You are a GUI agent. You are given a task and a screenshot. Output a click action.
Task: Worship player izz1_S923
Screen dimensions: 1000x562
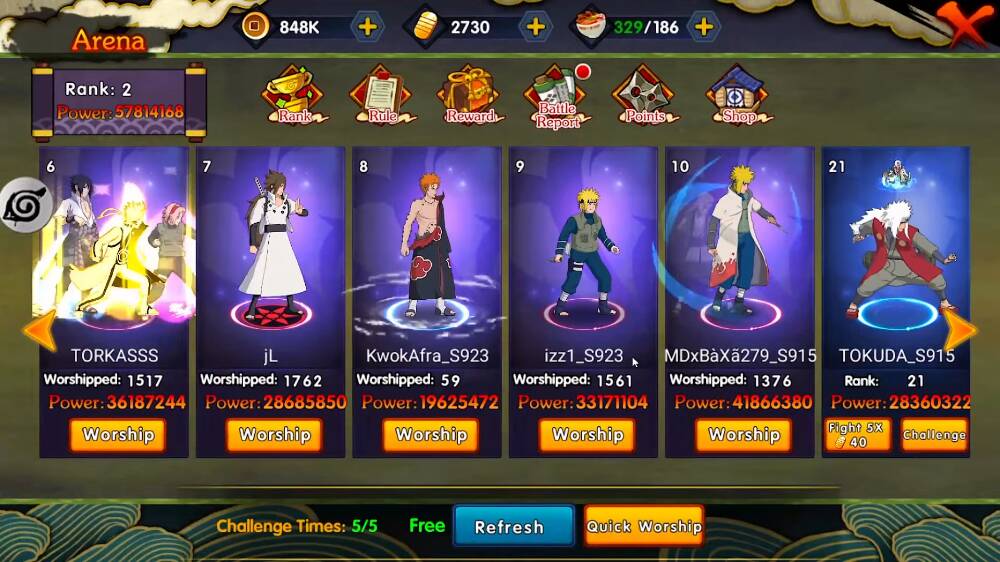pos(587,435)
